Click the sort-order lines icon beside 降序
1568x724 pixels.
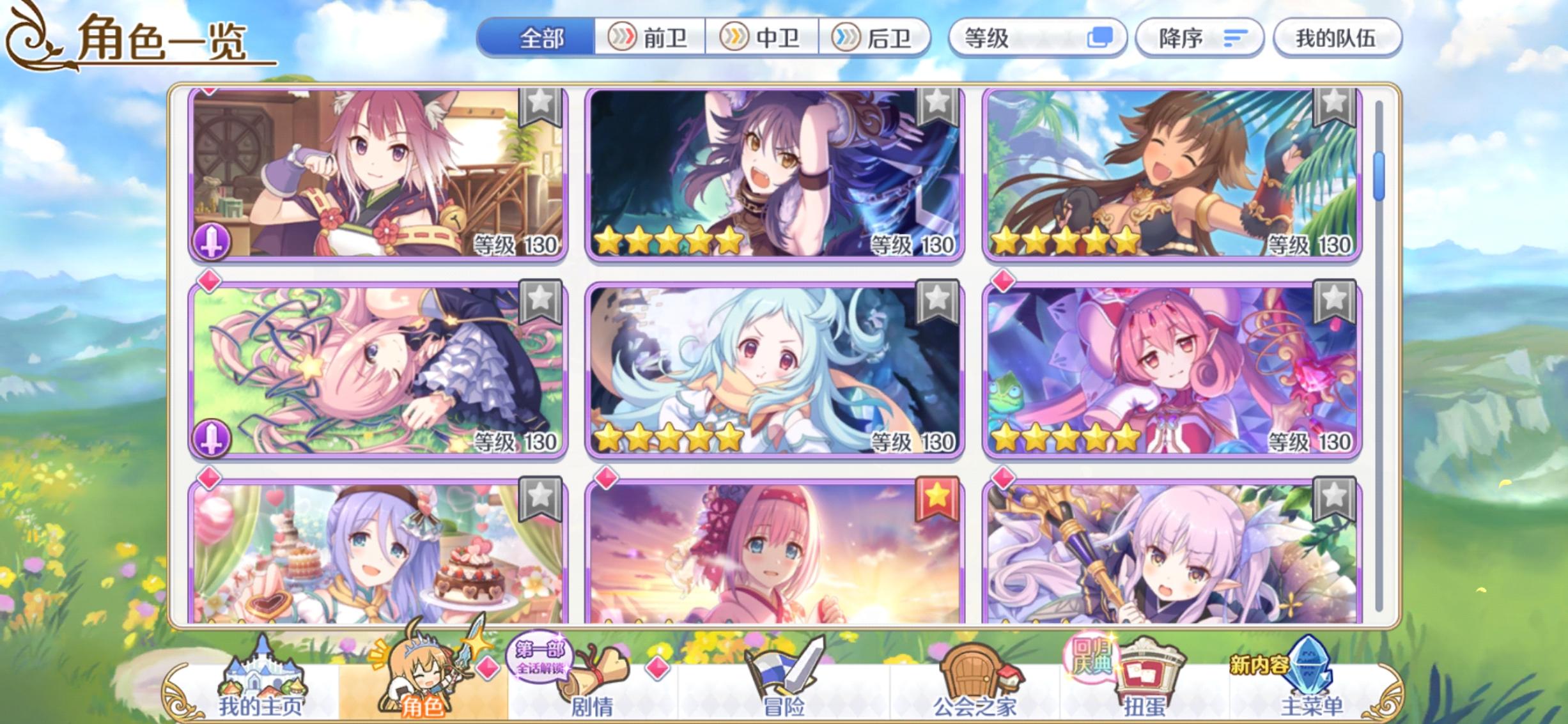(1234, 37)
